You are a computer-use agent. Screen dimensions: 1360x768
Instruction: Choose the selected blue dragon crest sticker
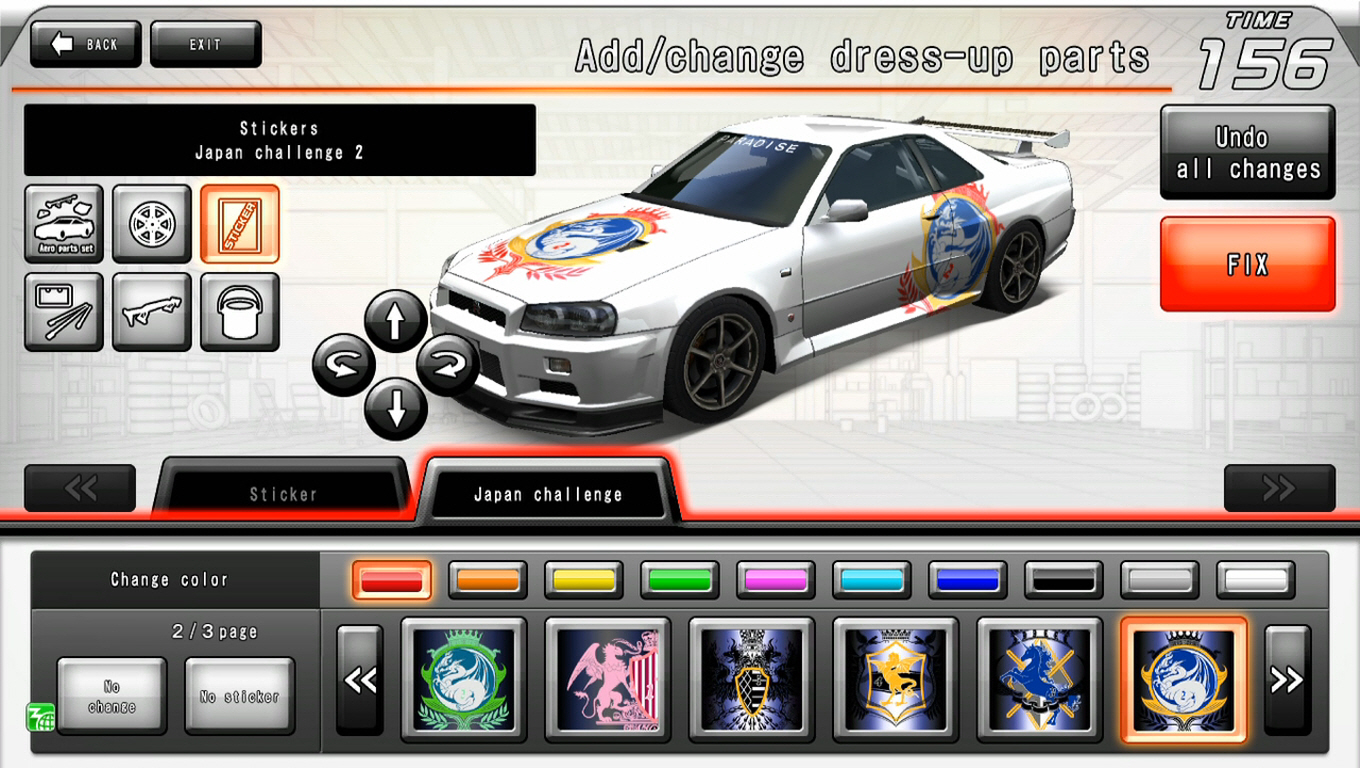(1184, 681)
